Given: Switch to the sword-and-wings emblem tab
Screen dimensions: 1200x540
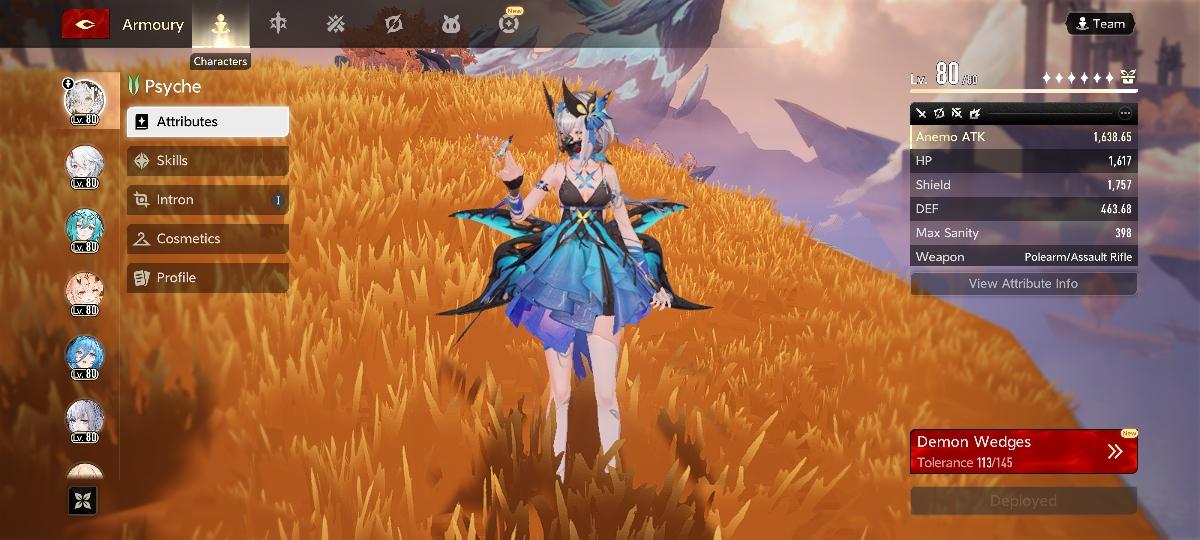Looking at the screenshot, I should 278,24.
